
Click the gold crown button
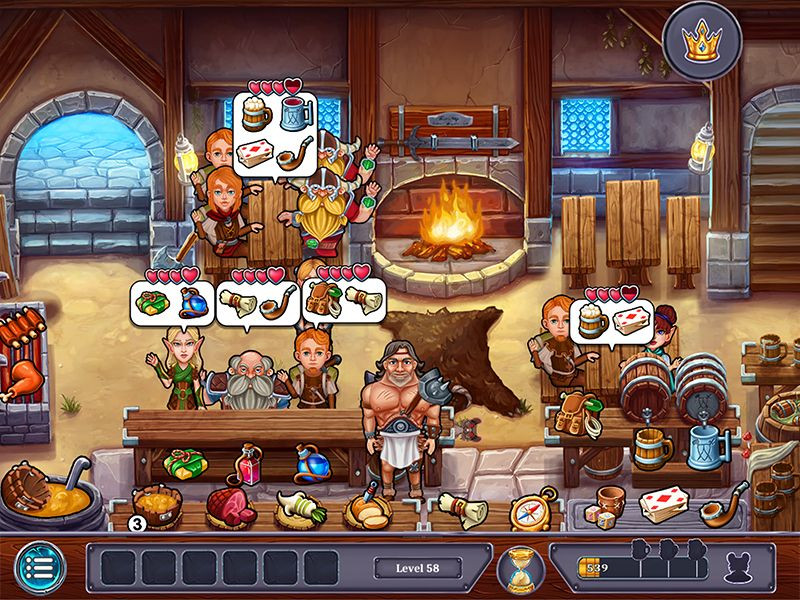(x=703, y=44)
